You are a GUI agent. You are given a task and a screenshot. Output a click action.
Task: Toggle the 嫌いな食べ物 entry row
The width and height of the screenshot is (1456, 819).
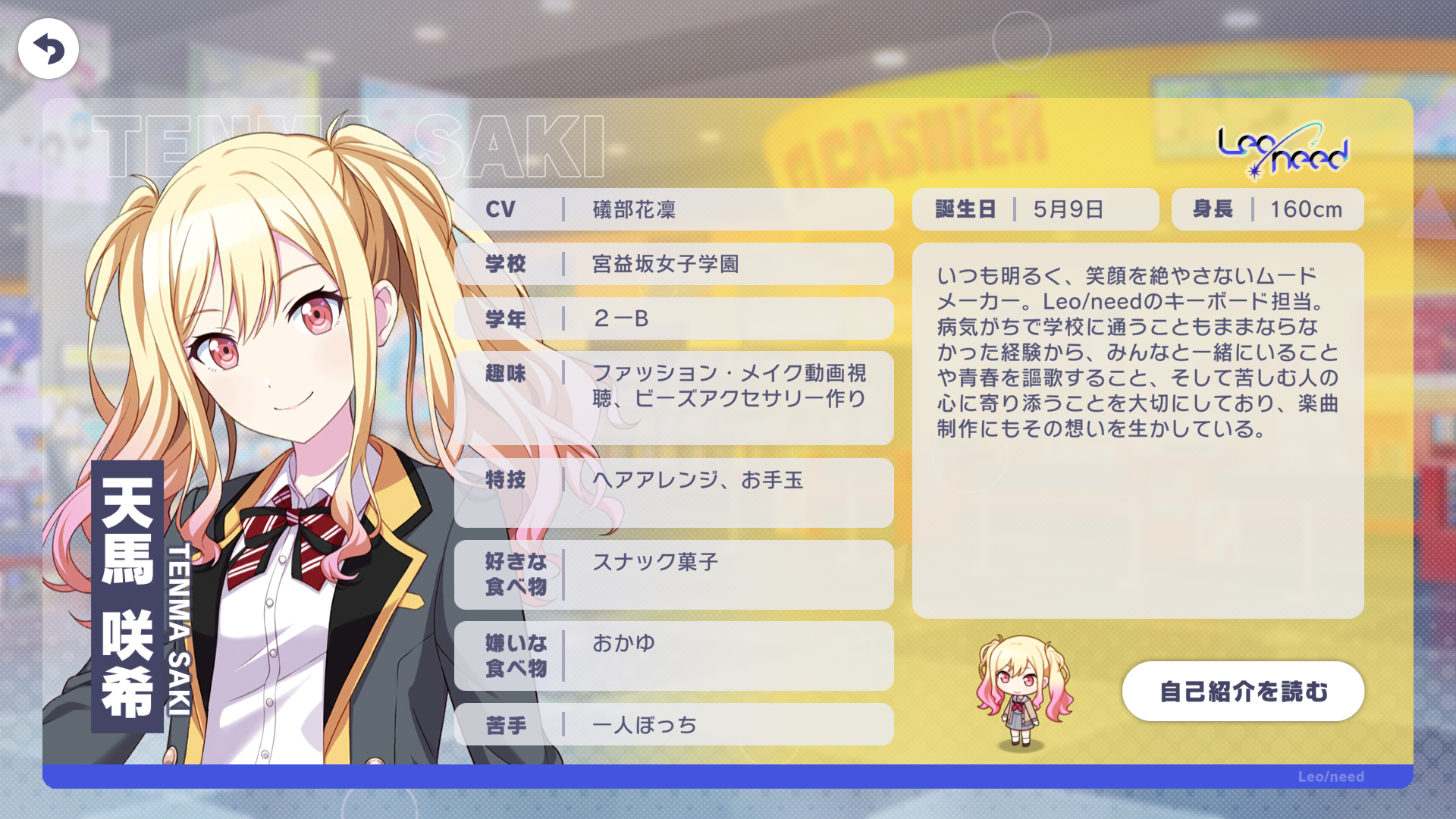(x=673, y=657)
